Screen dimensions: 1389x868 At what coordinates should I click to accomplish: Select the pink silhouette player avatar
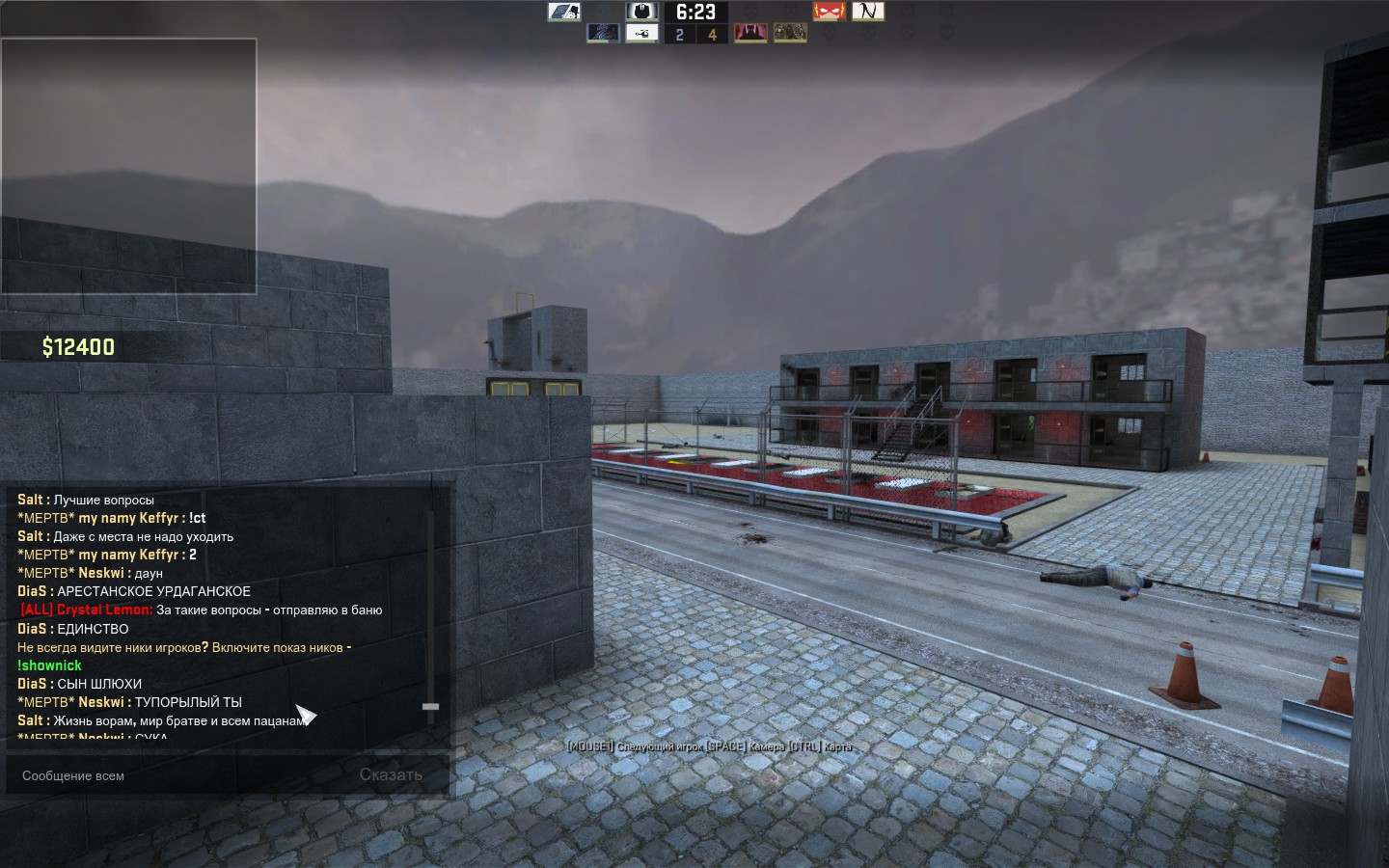pyautogui.click(x=750, y=34)
